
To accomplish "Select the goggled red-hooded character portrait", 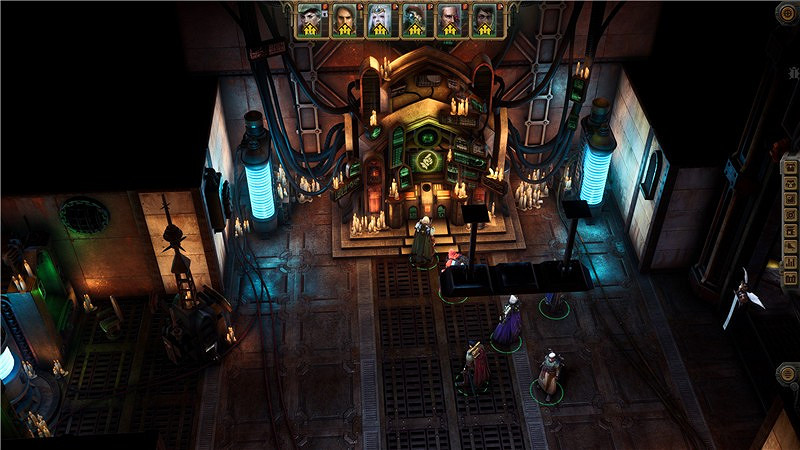I will [x=413, y=19].
